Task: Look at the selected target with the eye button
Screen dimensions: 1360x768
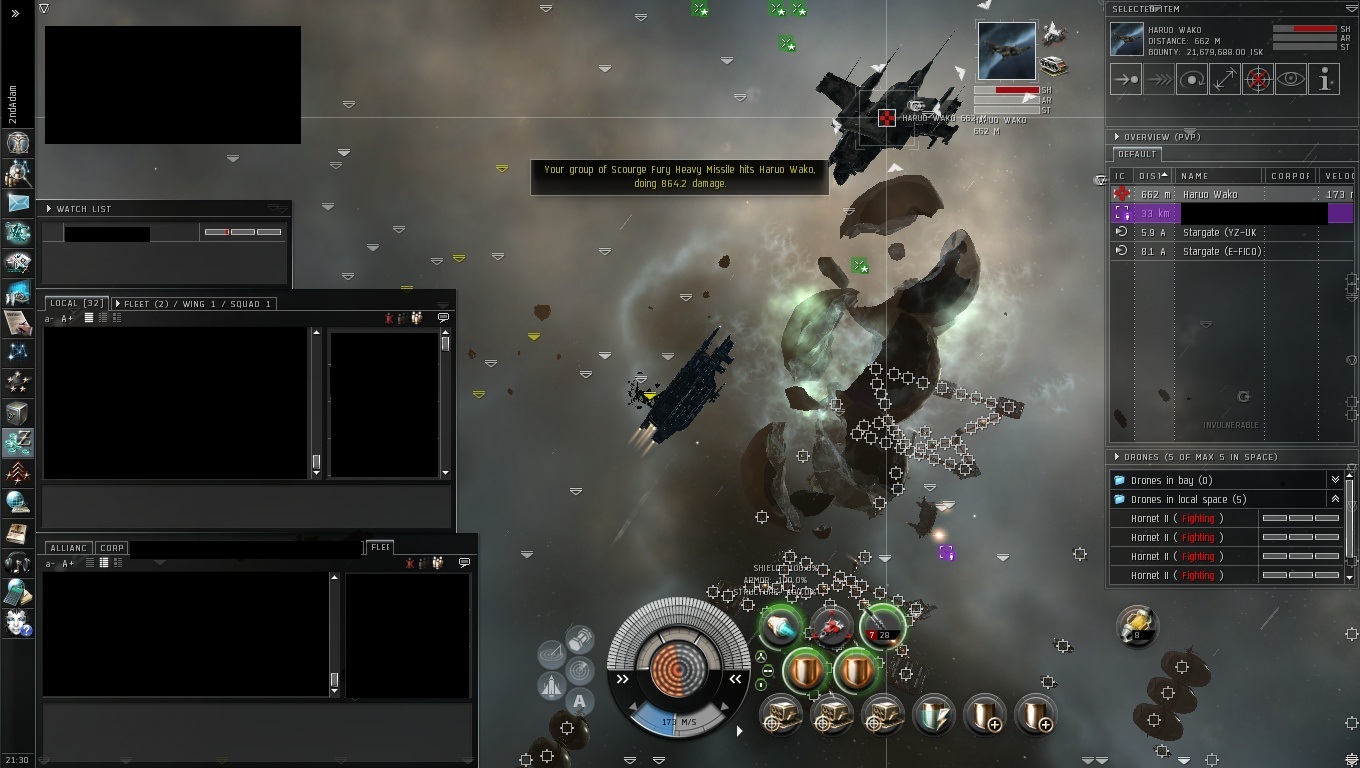Action: 1290,80
